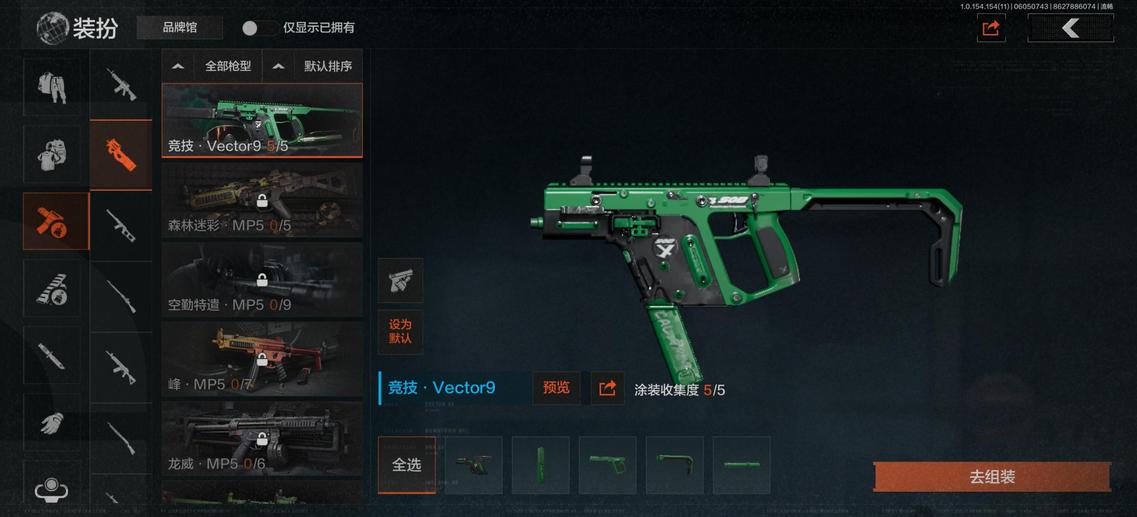Open the 默认排序 sort dropdown
The width and height of the screenshot is (1137, 517).
pyautogui.click(x=312, y=66)
